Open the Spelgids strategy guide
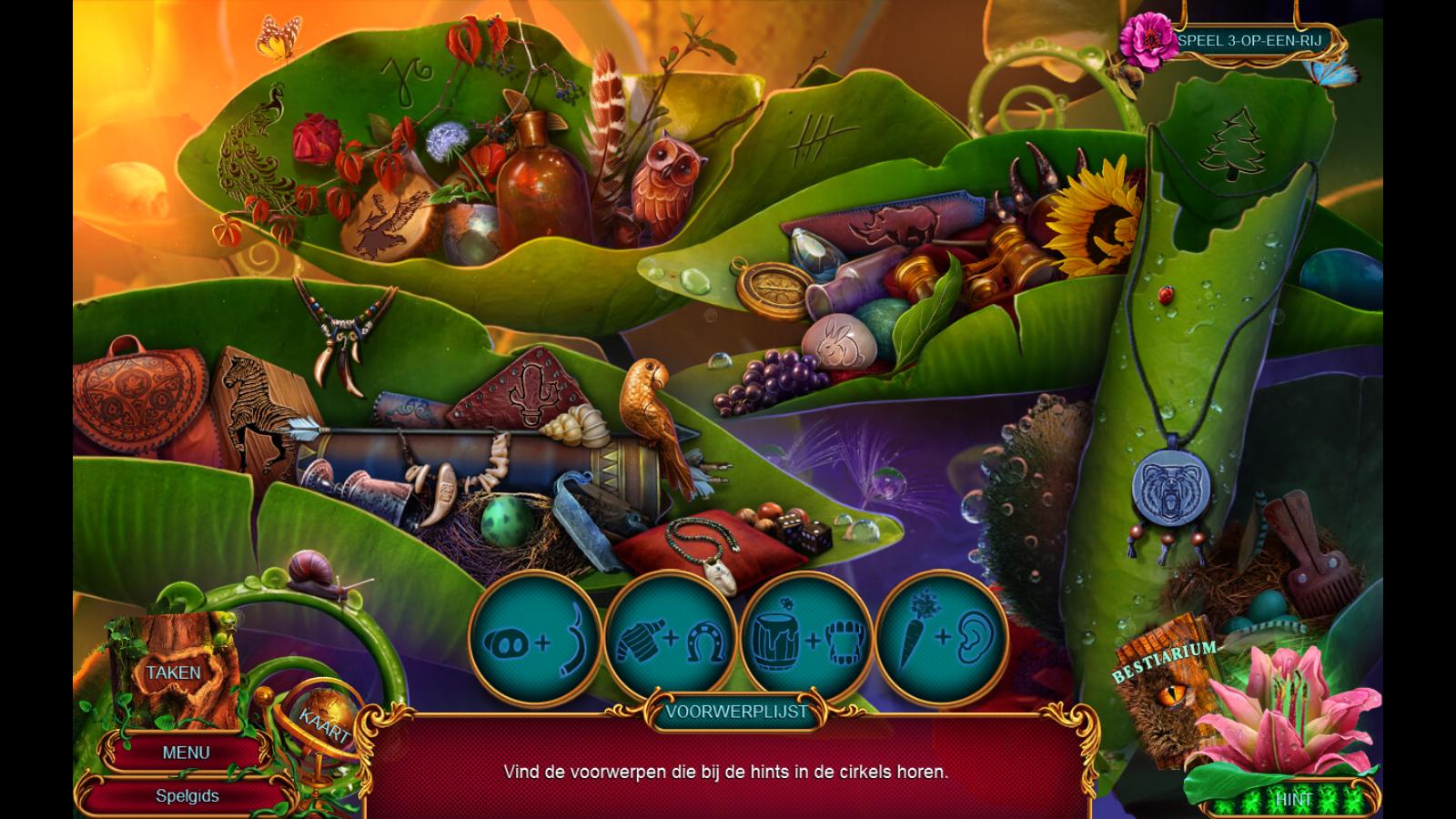Viewport: 1456px width, 819px height. pos(187,795)
